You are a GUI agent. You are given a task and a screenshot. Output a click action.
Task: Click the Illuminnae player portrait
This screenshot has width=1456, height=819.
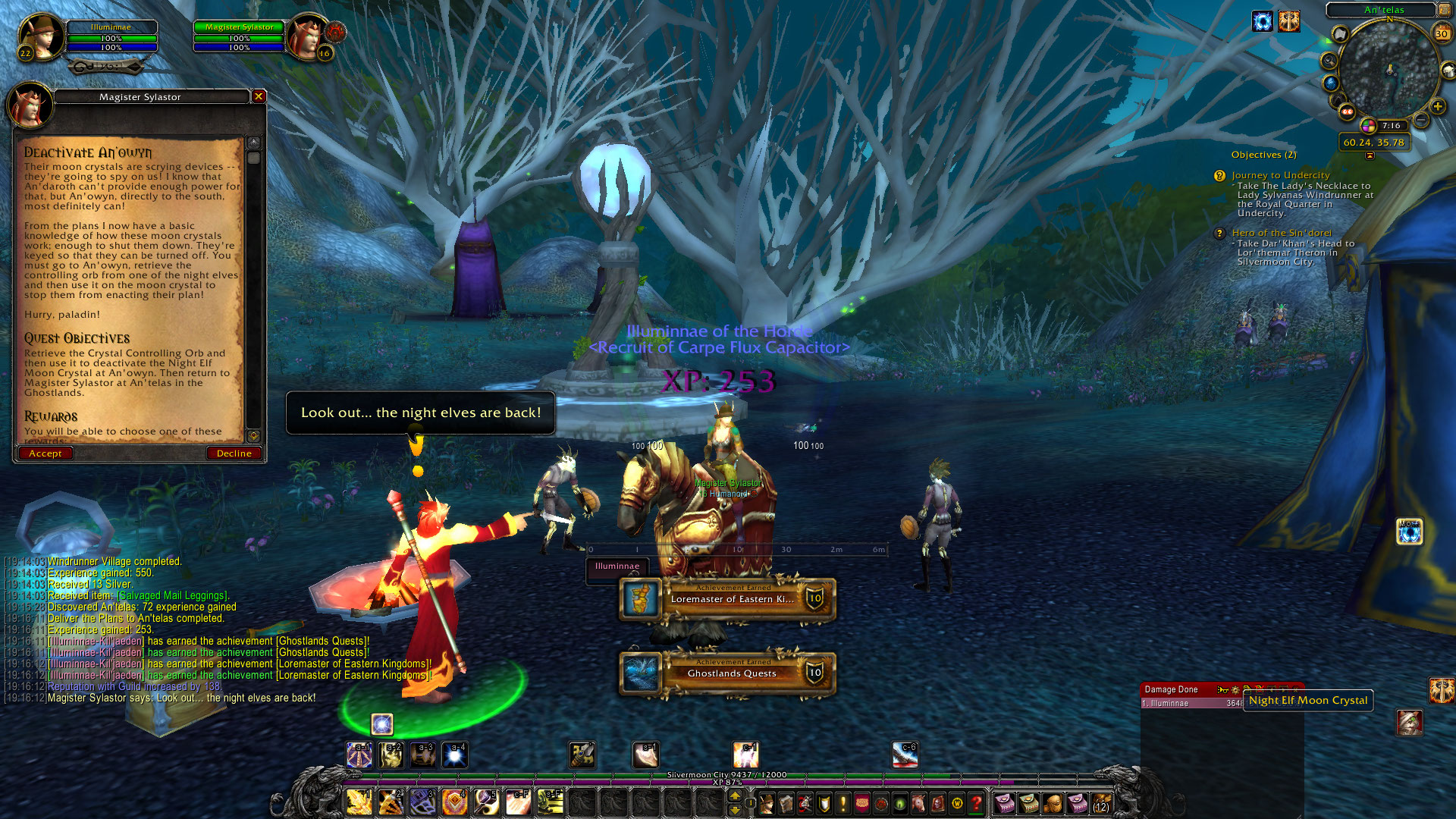[42, 36]
